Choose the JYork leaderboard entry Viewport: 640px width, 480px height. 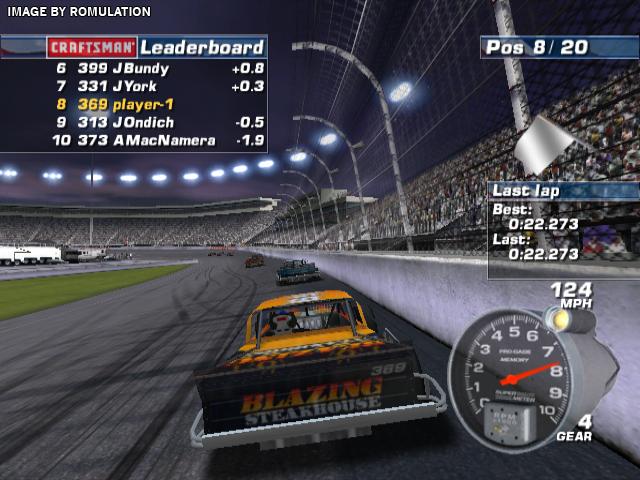(x=135, y=87)
